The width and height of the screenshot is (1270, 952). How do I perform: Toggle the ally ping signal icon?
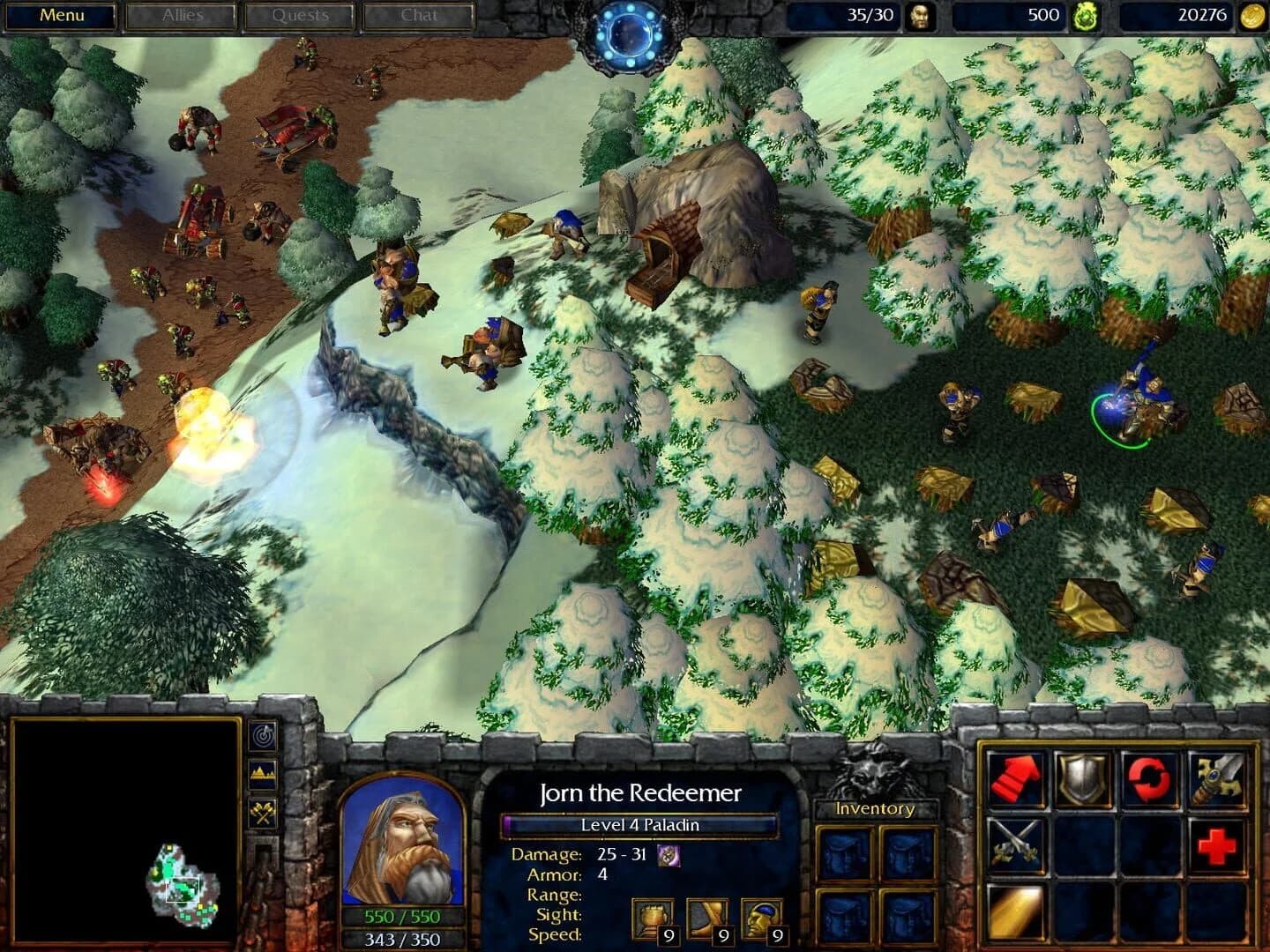tap(260, 733)
